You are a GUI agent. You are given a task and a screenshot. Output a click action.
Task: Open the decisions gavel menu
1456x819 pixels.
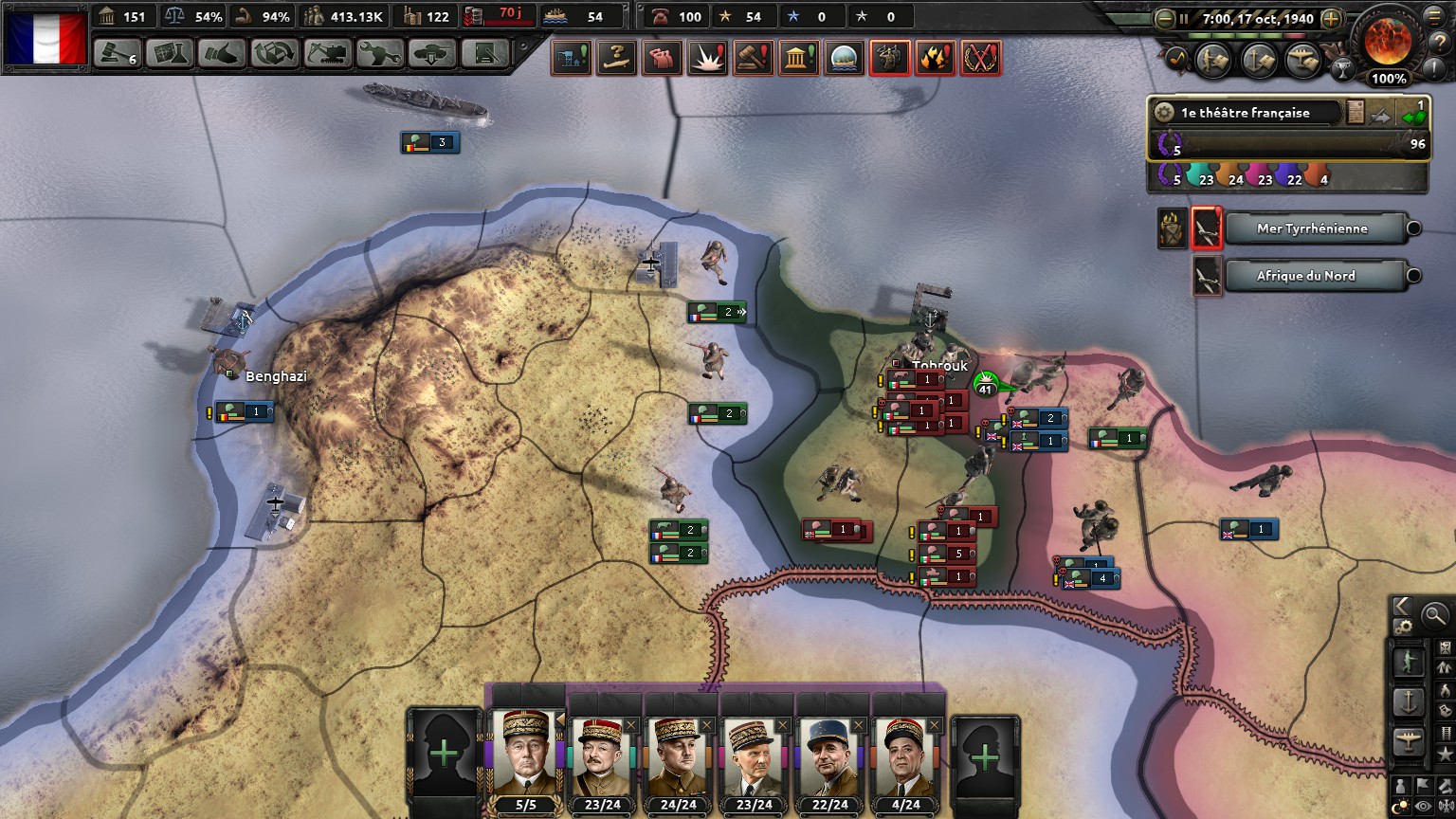117,54
